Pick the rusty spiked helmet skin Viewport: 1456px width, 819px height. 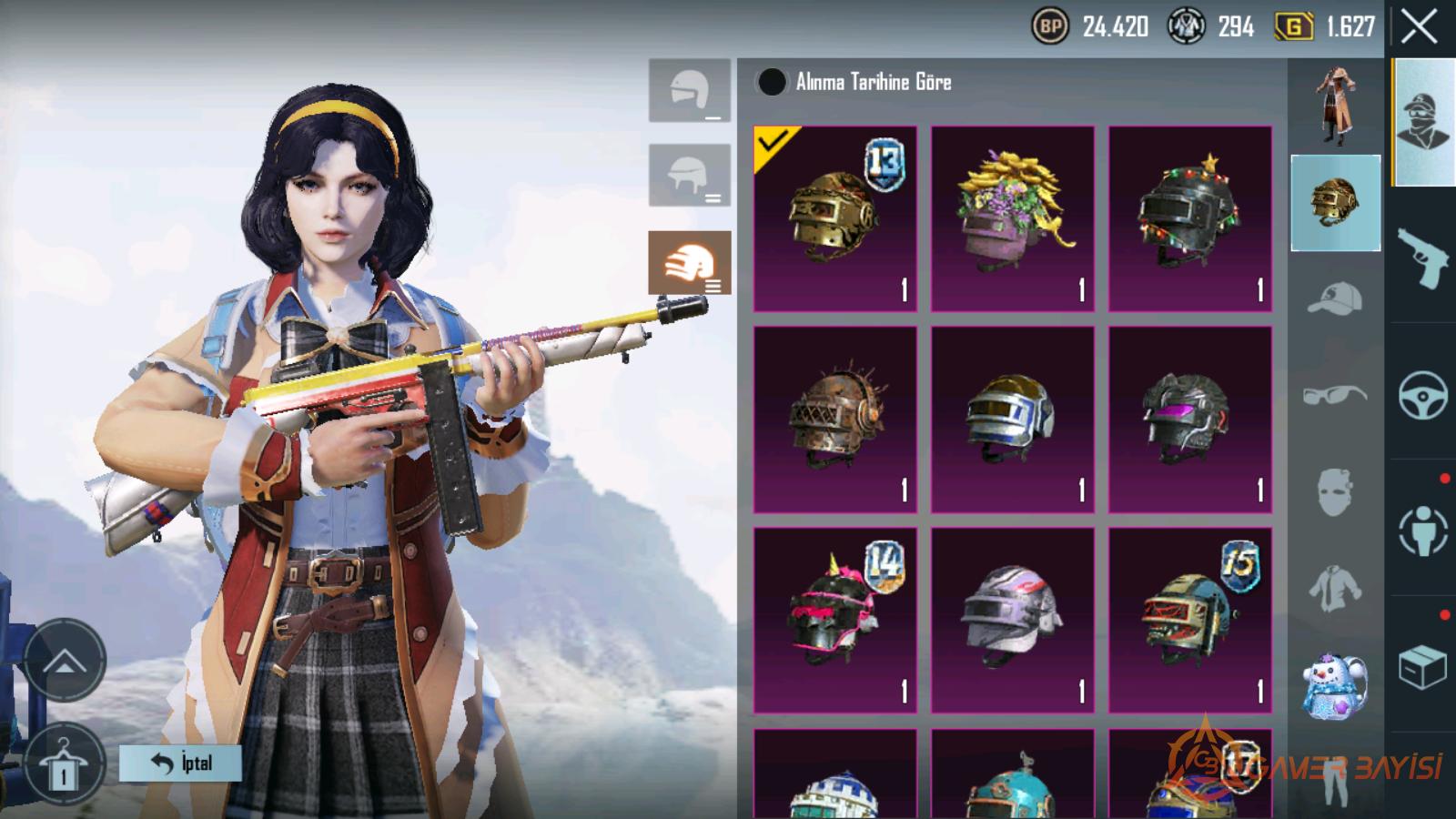point(834,420)
